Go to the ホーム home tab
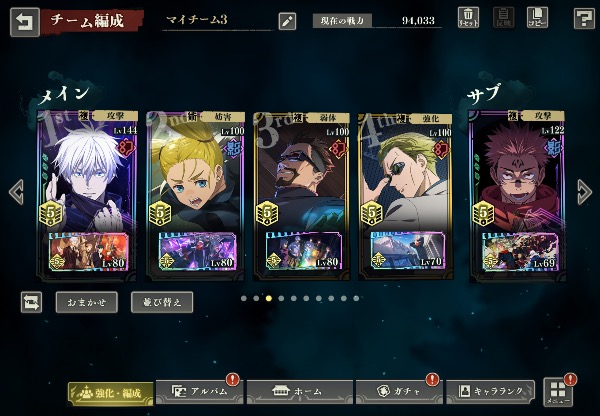This screenshot has height=416, width=600. (x=297, y=392)
